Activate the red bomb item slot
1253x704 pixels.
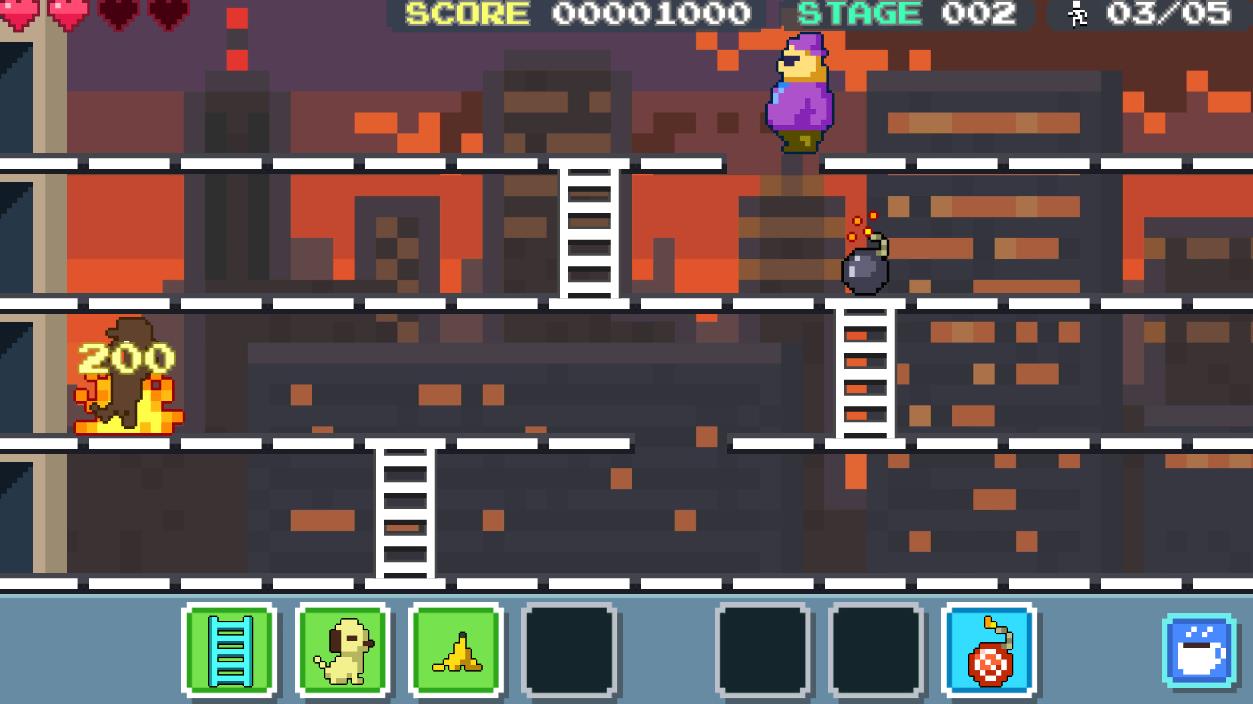coord(988,650)
